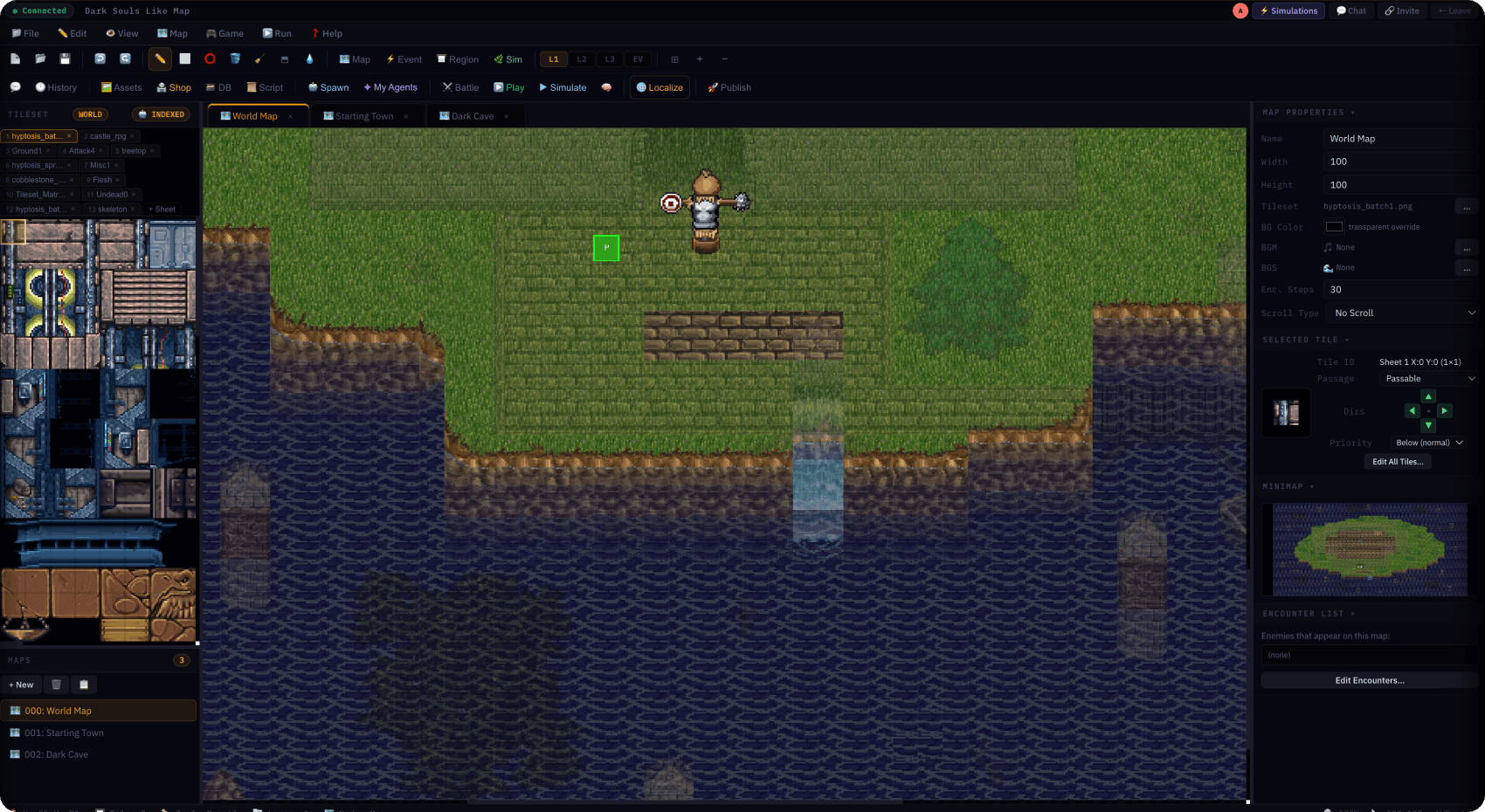Click the Edit All Tiles button
This screenshot has height=812, width=1485.
click(x=1397, y=461)
